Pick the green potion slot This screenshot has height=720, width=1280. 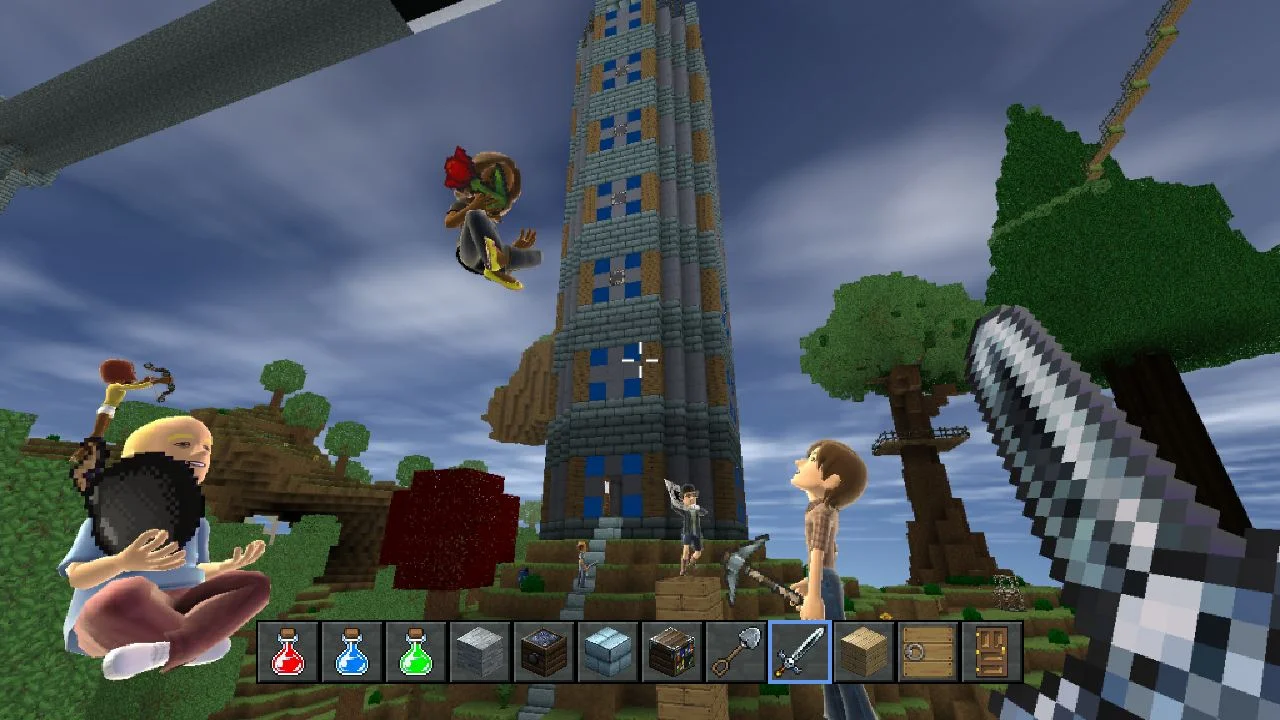[416, 652]
